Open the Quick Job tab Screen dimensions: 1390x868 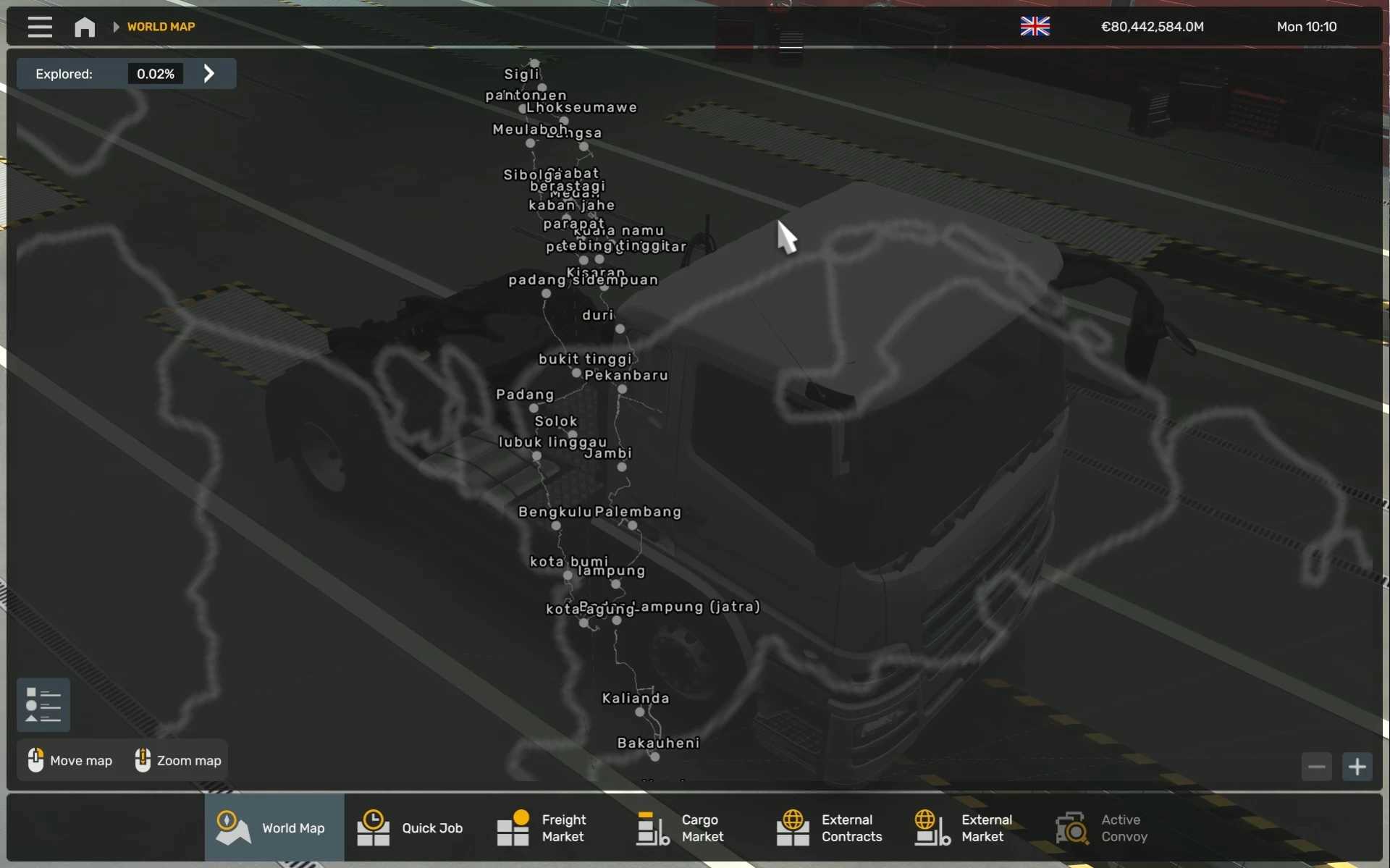(411, 828)
